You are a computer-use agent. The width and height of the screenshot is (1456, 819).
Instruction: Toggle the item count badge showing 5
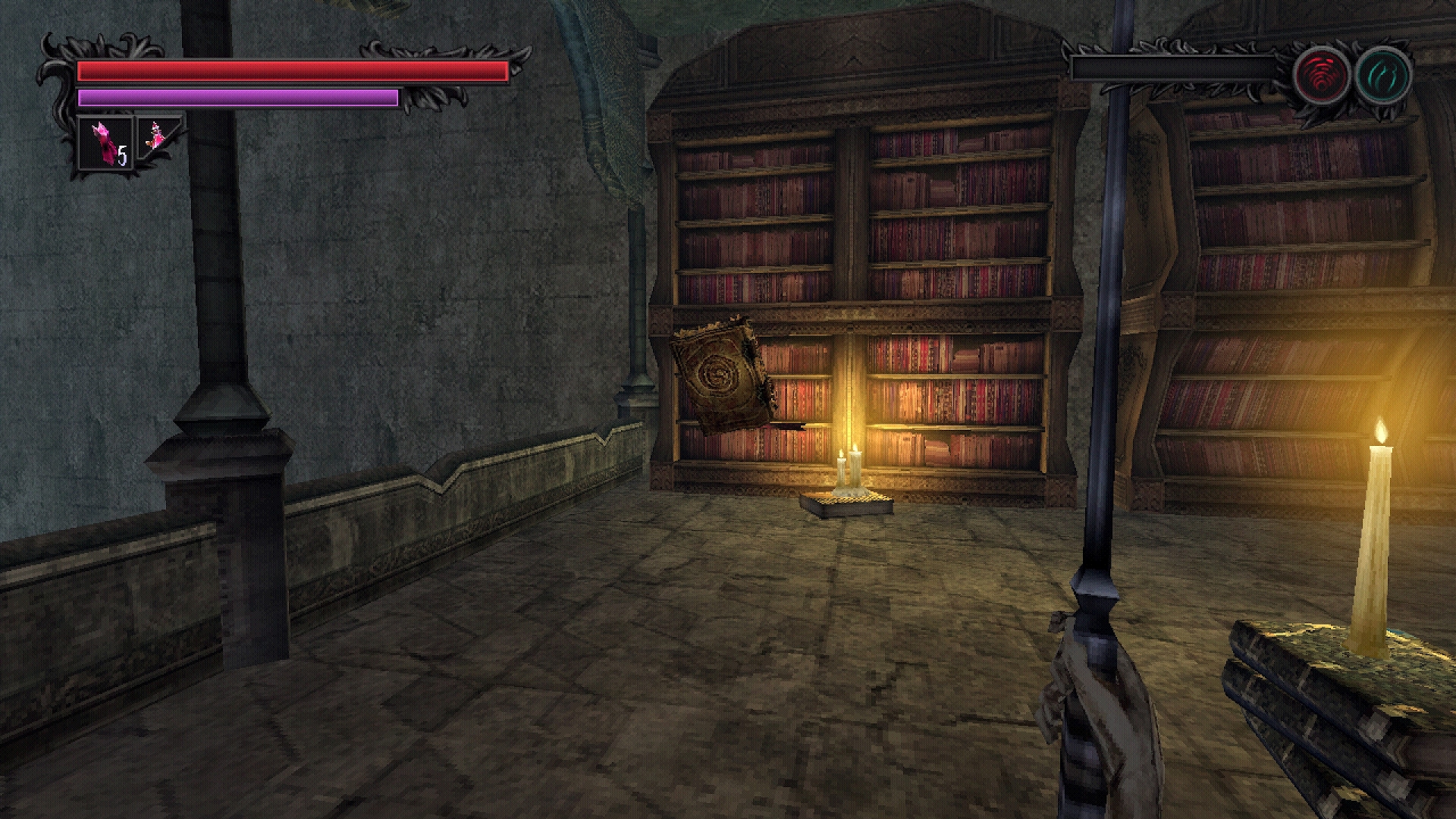point(121,155)
